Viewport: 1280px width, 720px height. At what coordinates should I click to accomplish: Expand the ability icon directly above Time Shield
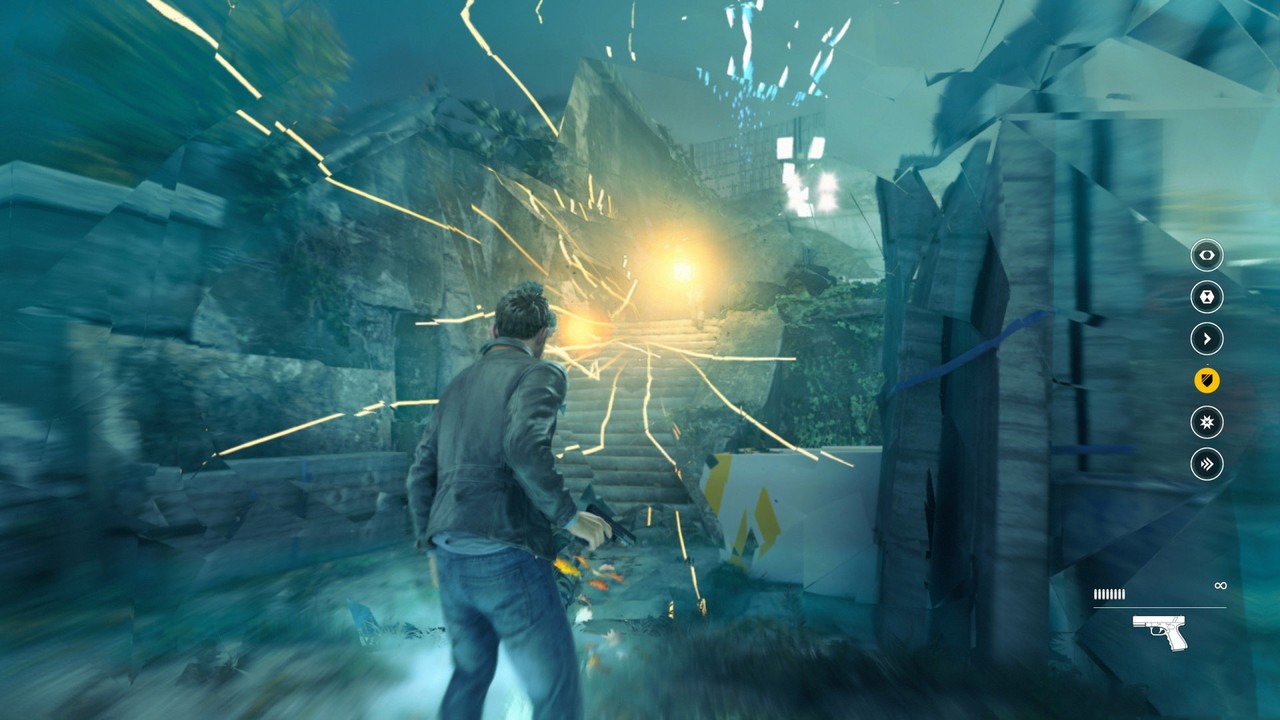point(1206,340)
